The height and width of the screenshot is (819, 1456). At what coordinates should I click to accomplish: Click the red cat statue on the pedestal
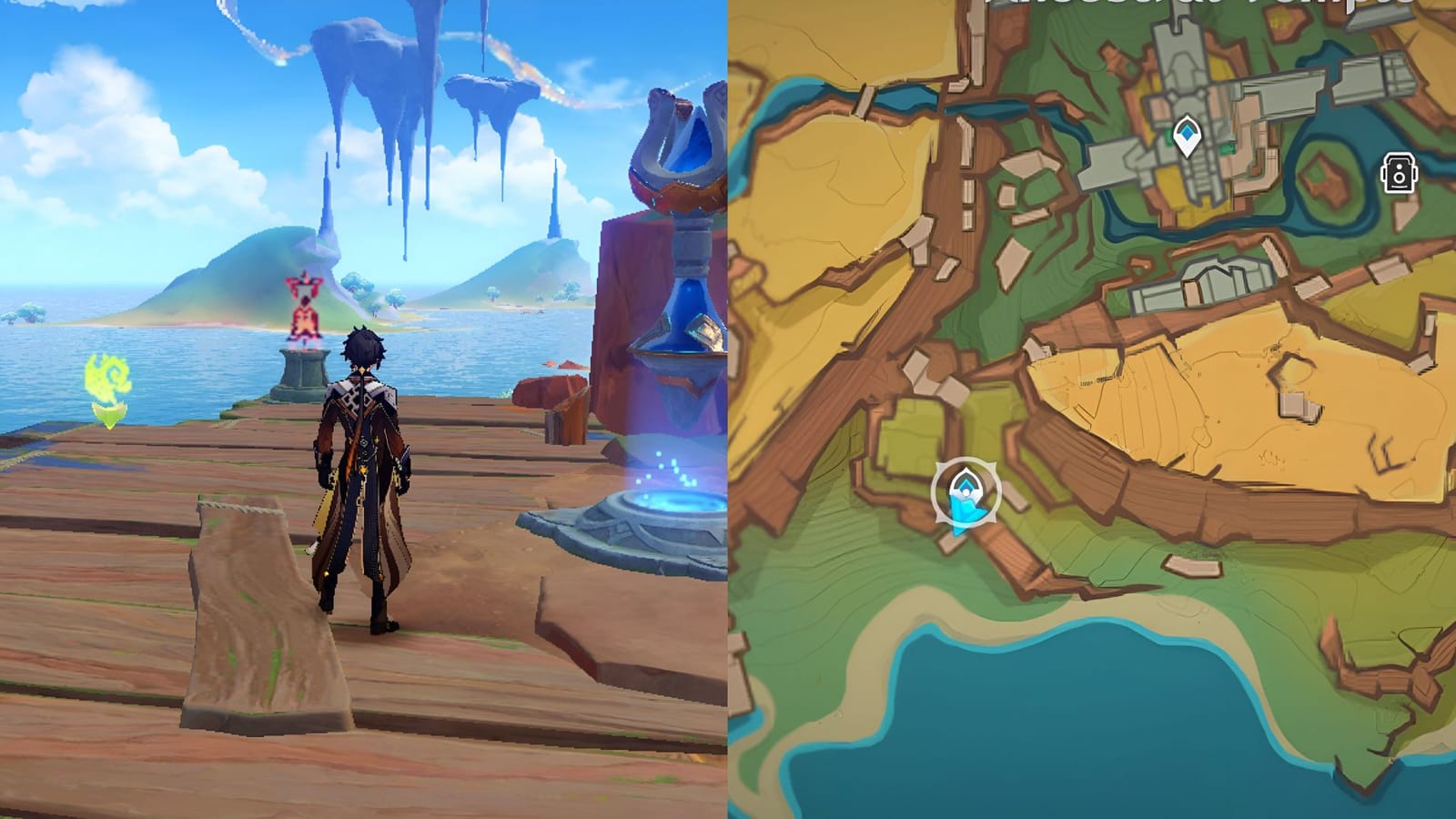(x=304, y=309)
